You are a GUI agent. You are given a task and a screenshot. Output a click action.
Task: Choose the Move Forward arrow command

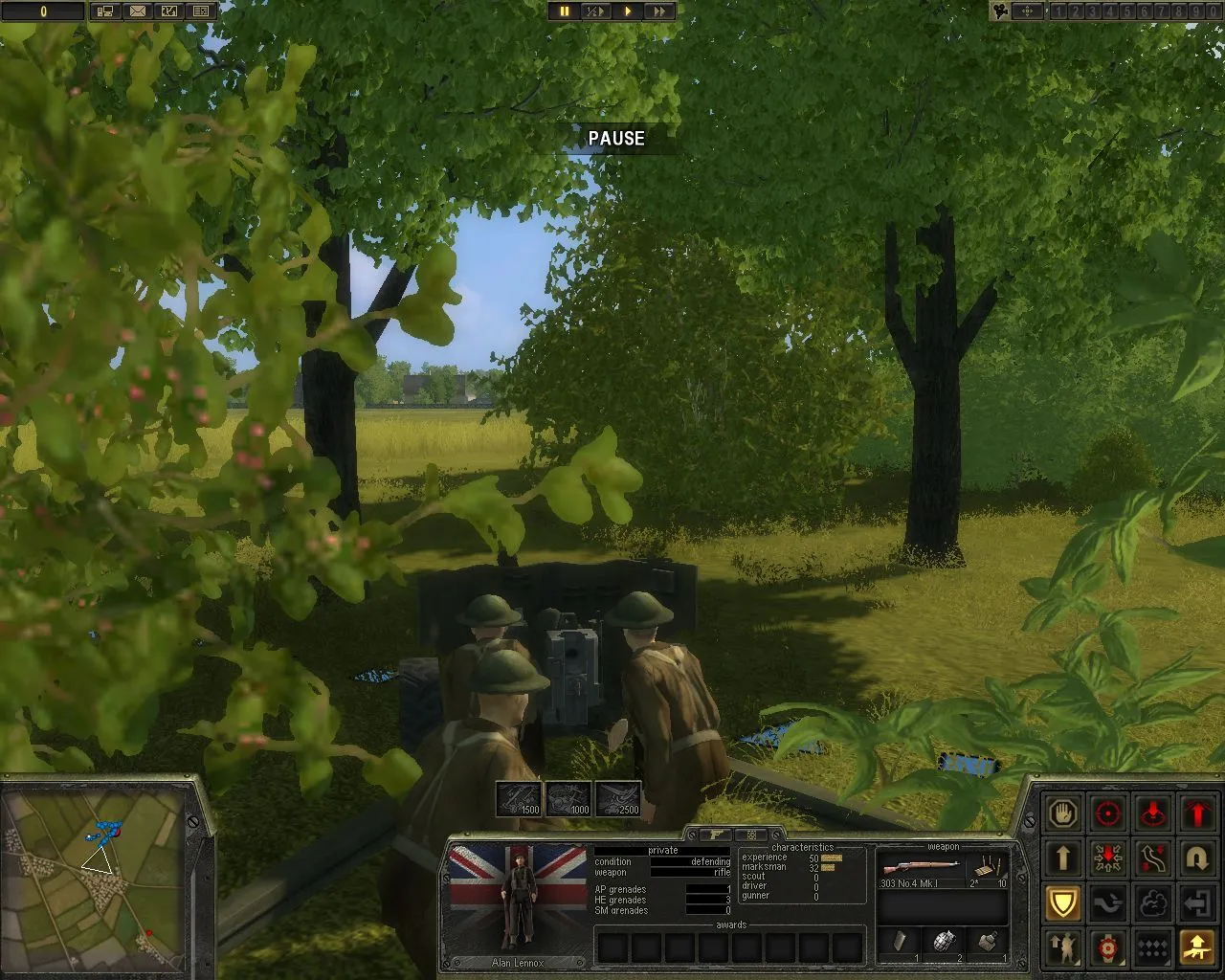click(x=1063, y=857)
